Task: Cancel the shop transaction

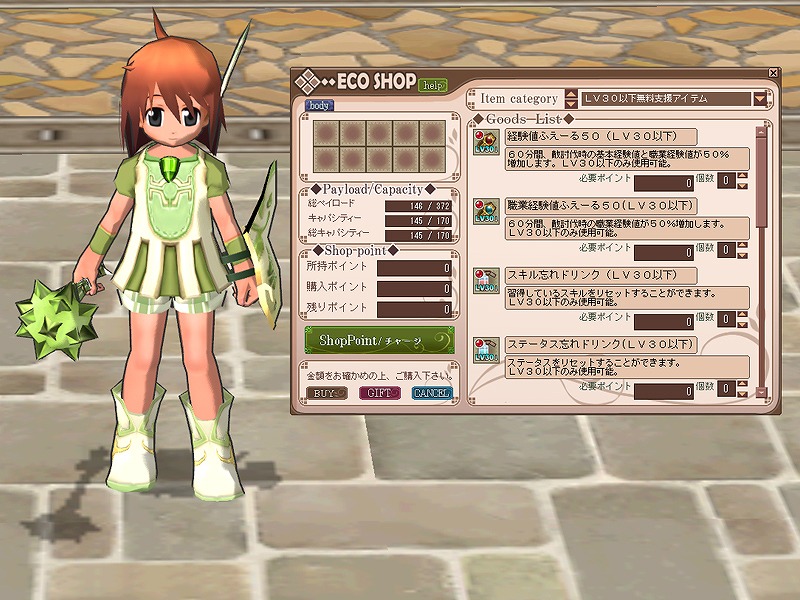Action: click(431, 393)
